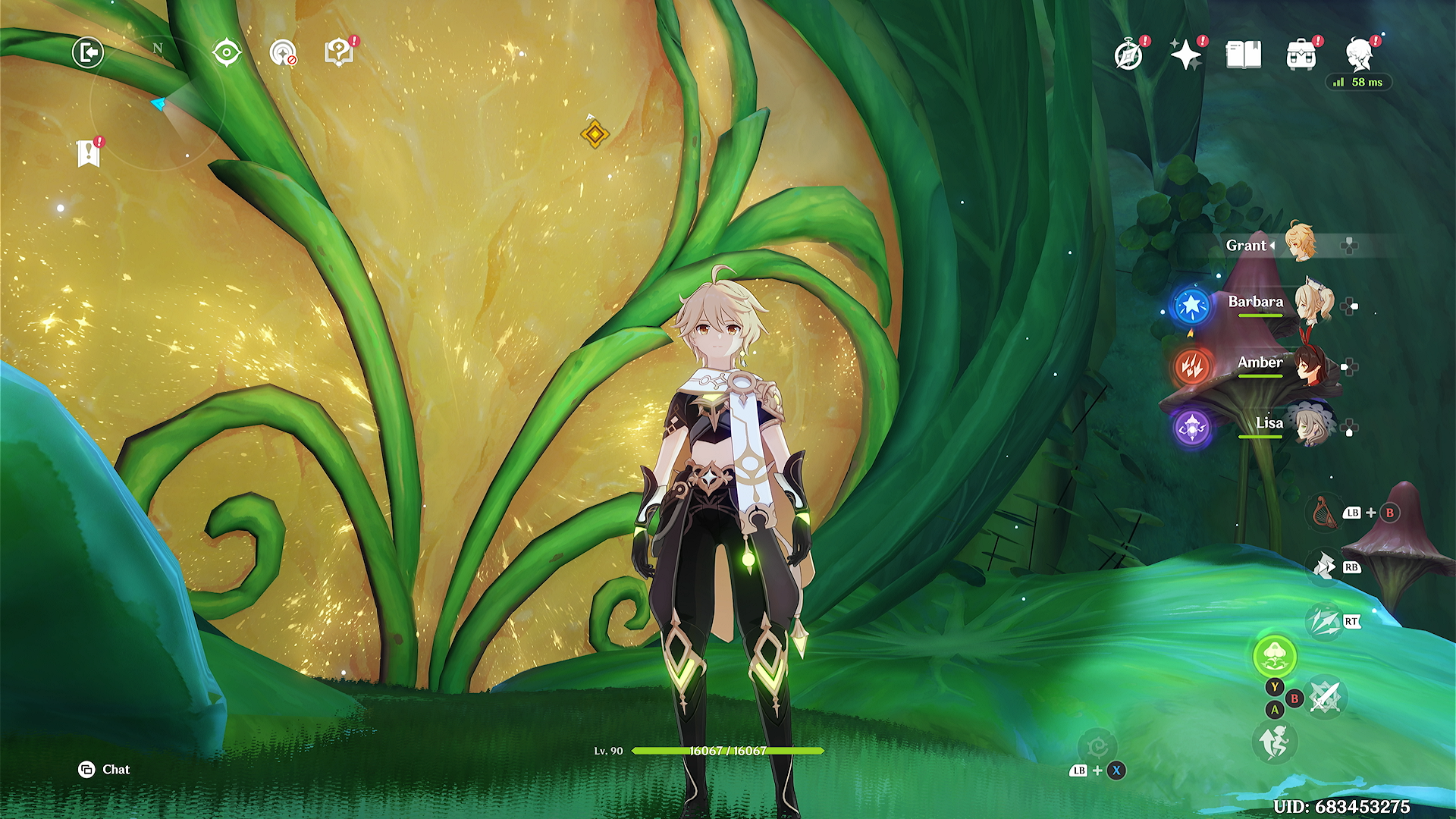Use the green elemental skill icon
The width and height of the screenshot is (1456, 819).
click(x=1275, y=655)
